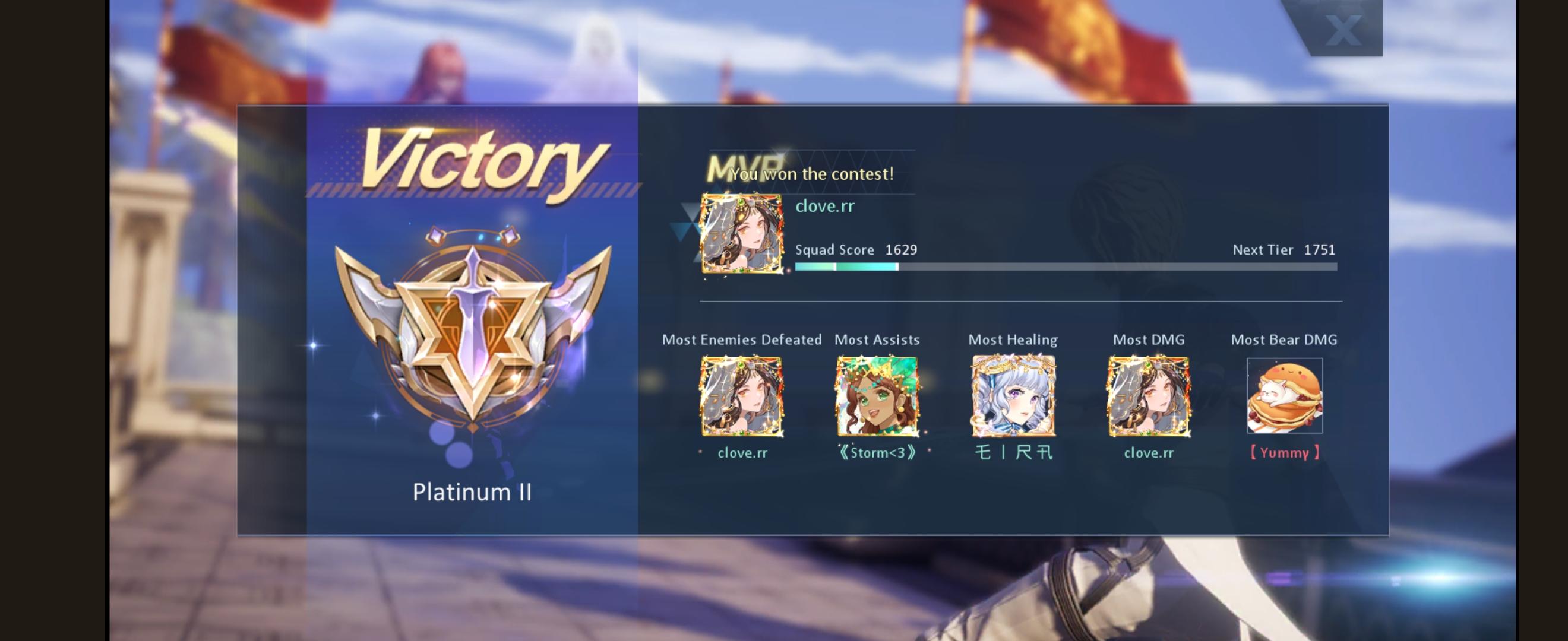Click the player name clove.rr
Viewport: 1568px width, 641px height.
tap(824, 205)
